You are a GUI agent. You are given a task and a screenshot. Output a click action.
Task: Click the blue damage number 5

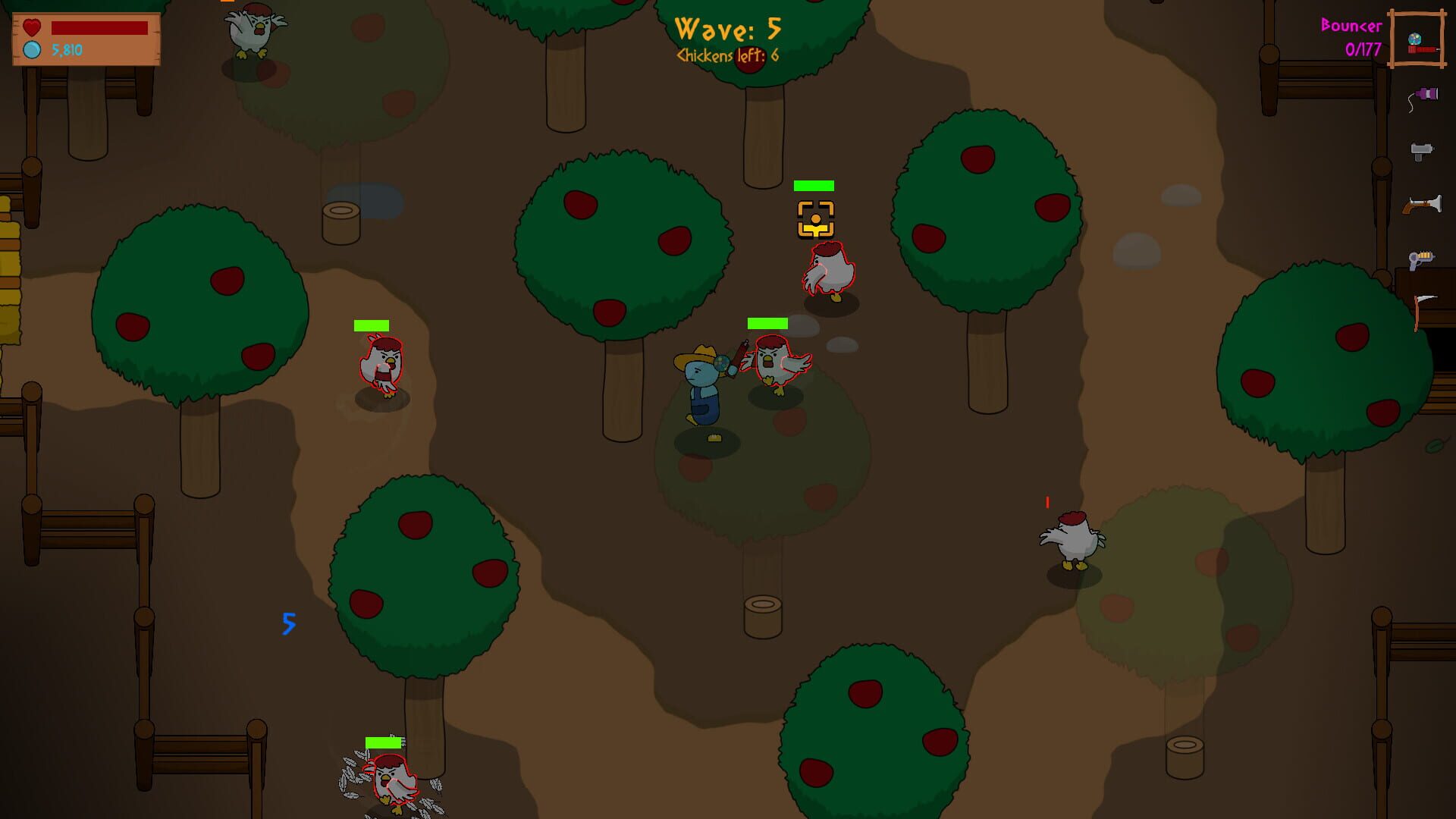tap(288, 623)
